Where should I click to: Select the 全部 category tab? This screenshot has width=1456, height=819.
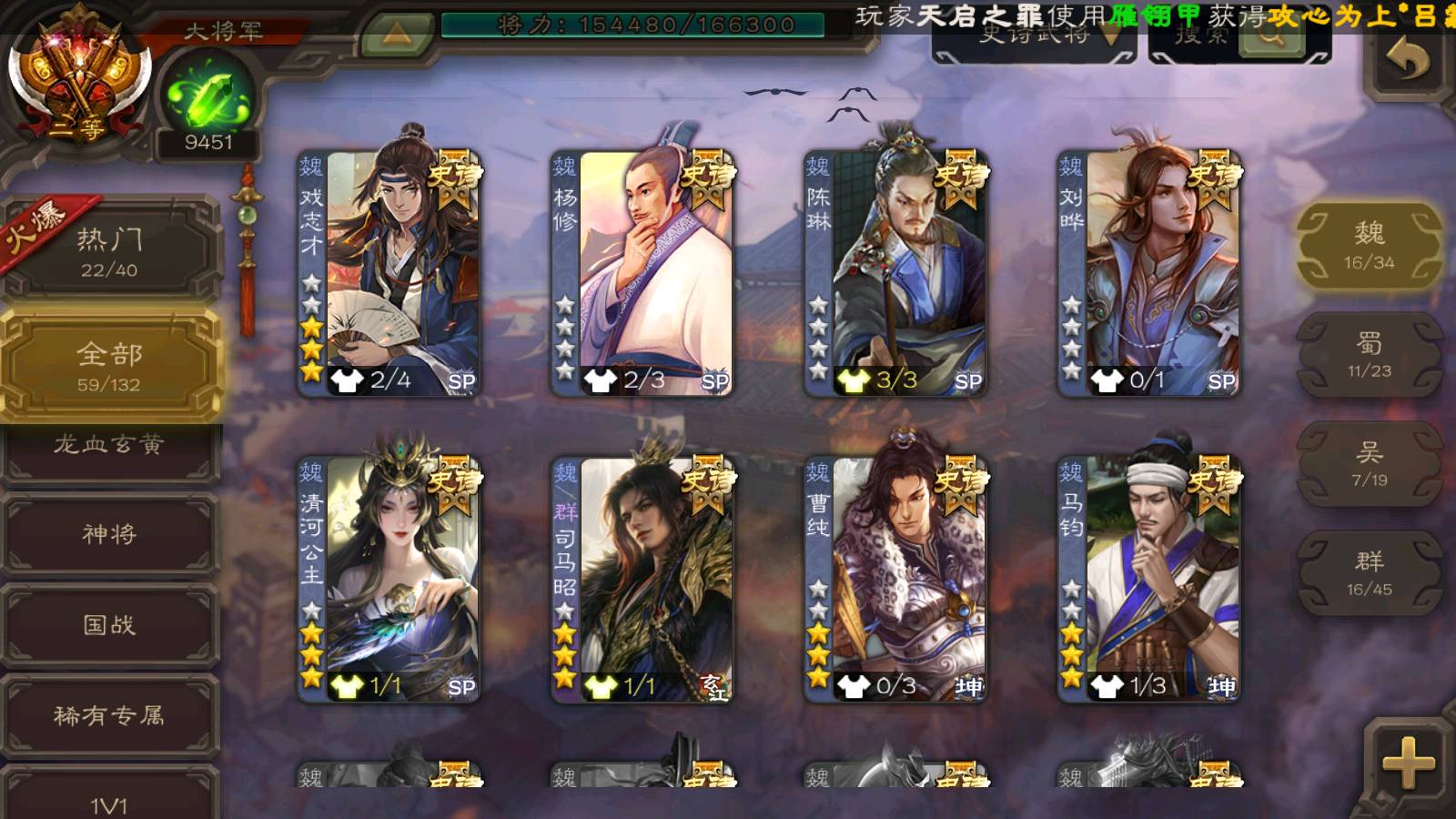pyautogui.click(x=109, y=366)
